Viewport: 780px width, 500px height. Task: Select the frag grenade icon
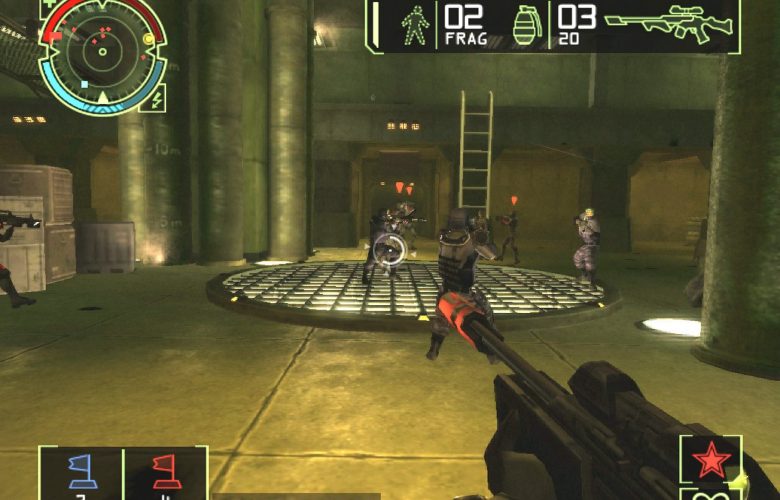526,26
